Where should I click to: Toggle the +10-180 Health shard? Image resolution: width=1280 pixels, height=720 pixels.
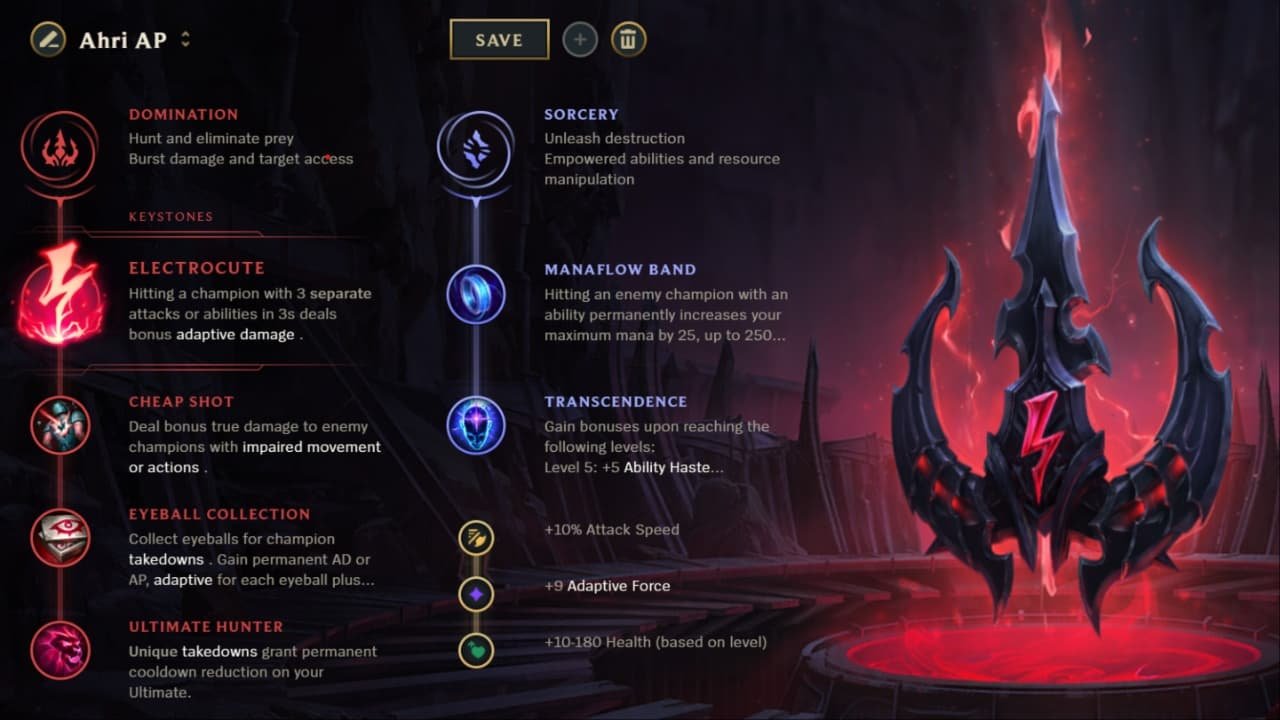[476, 650]
